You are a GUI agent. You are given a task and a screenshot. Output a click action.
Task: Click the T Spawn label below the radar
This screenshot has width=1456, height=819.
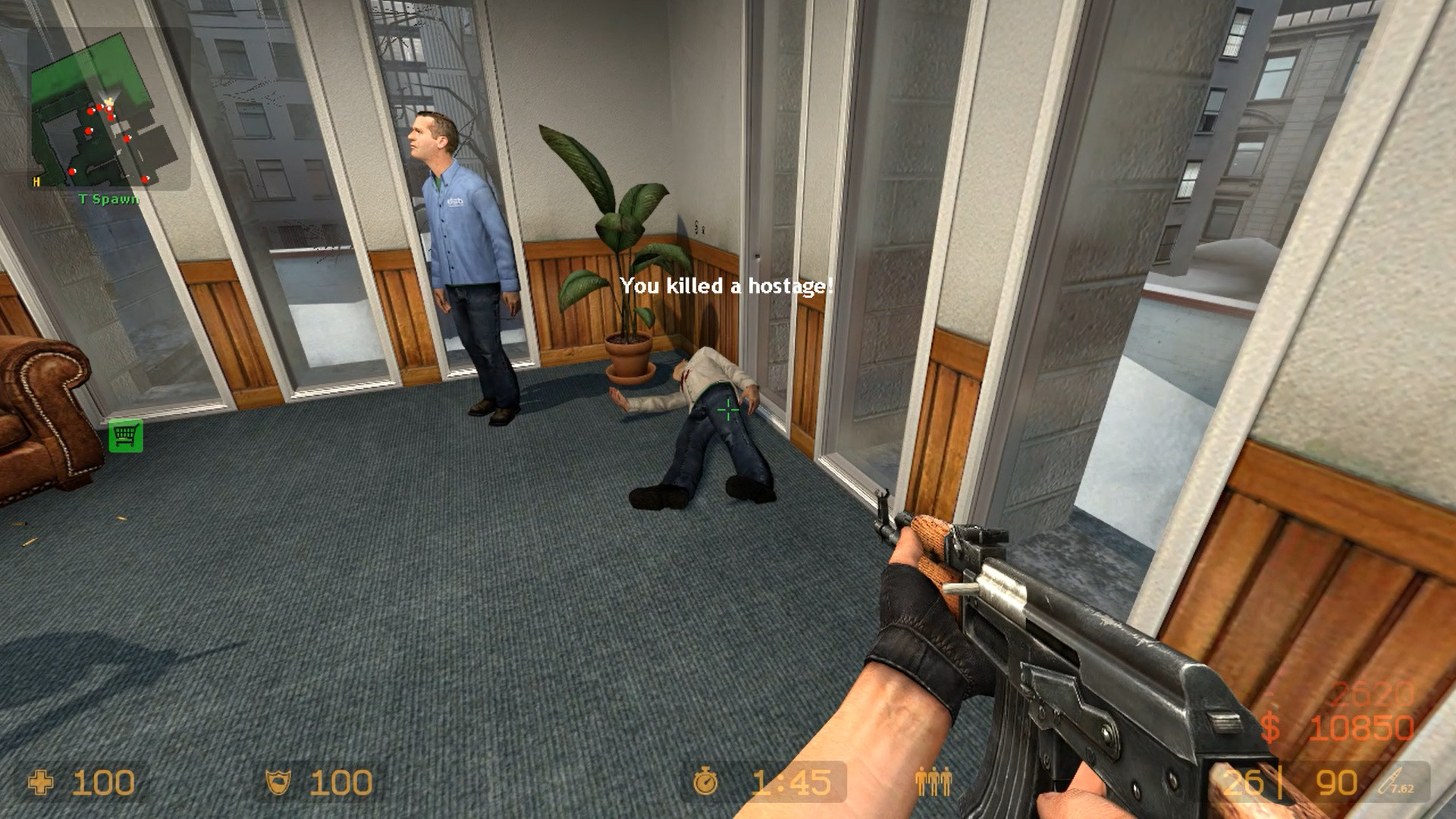[x=108, y=198]
